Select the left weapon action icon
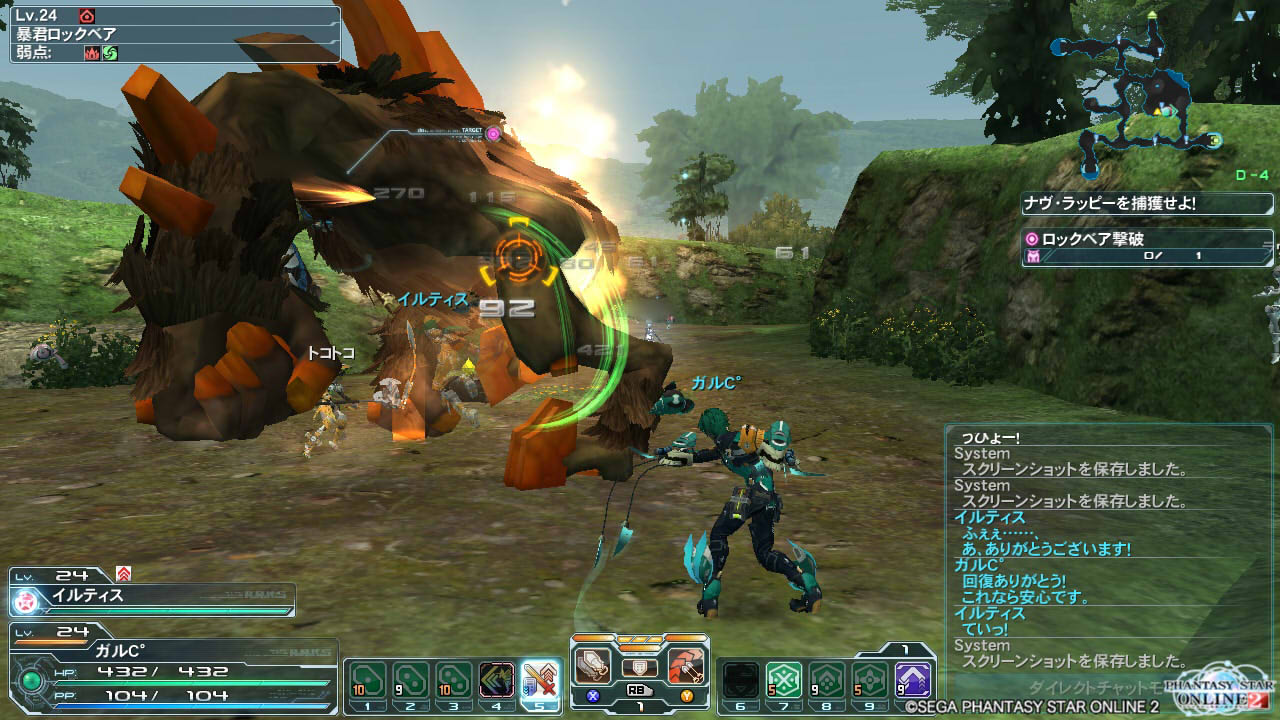Screen dimensions: 1280x720 pyautogui.click(x=593, y=665)
